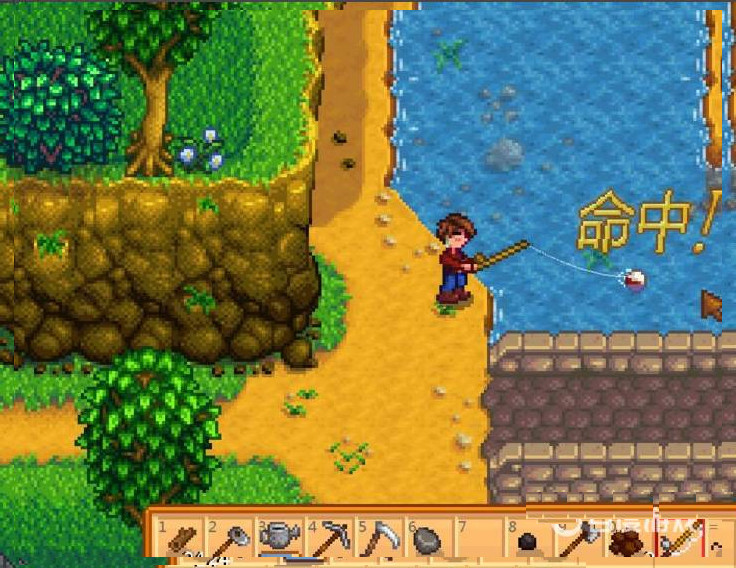Select the stone item in slot 6
The height and width of the screenshot is (568, 736).
(427, 540)
